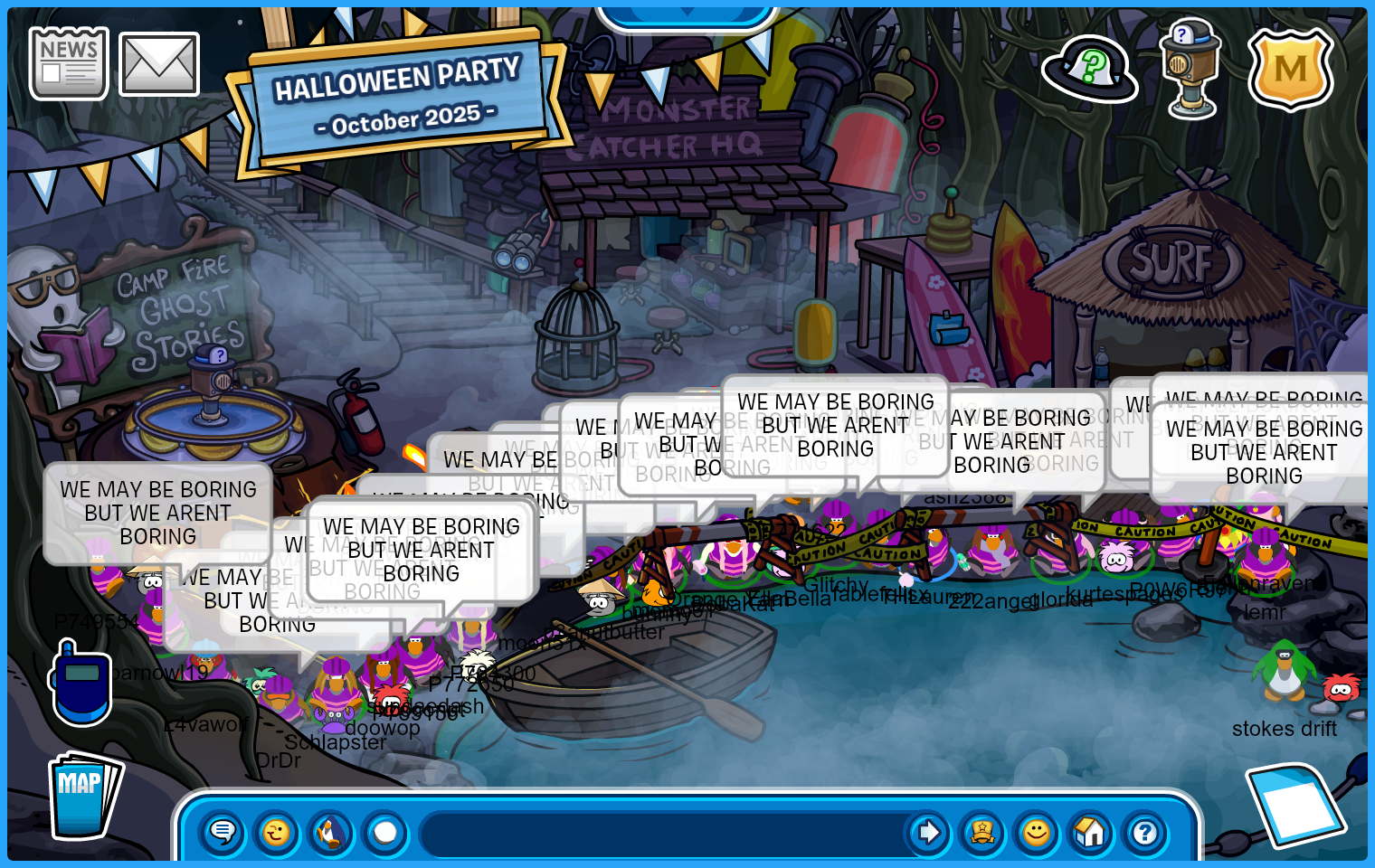1375x868 pixels.
Task: Click the chat message input bar
Action: pyautogui.click(x=665, y=833)
